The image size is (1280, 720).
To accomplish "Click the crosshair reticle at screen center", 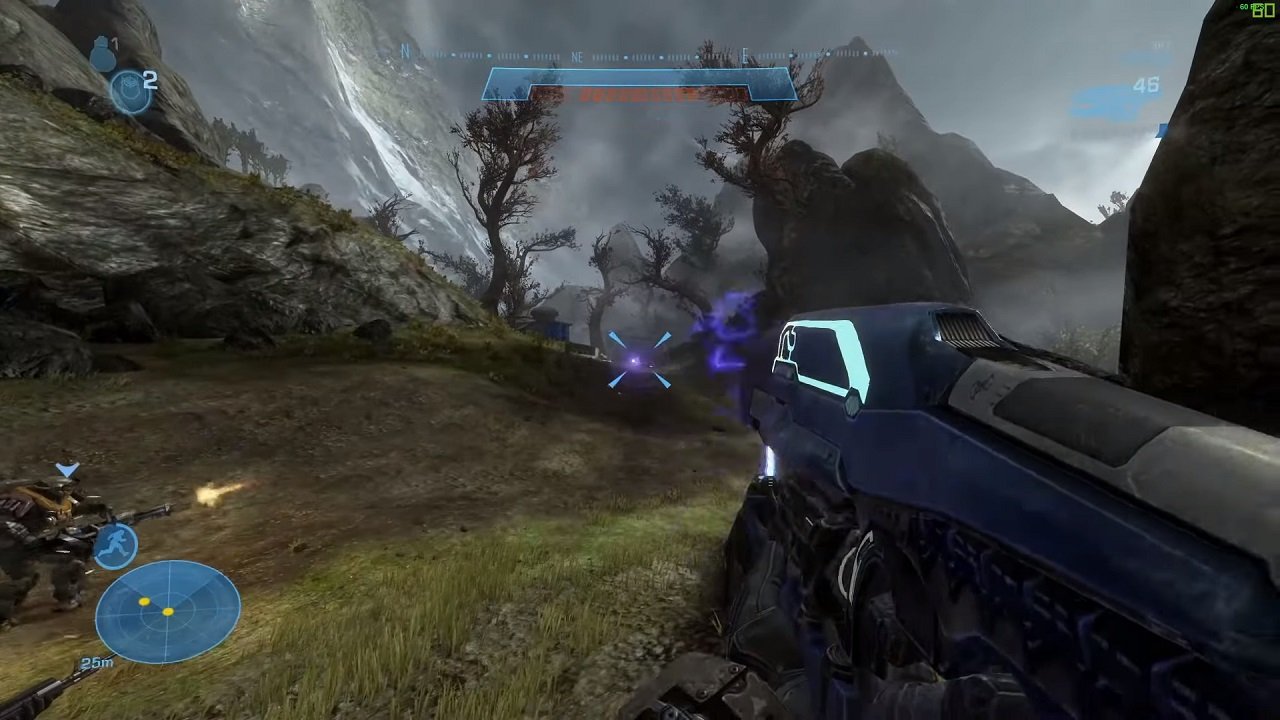I will (x=640, y=360).
